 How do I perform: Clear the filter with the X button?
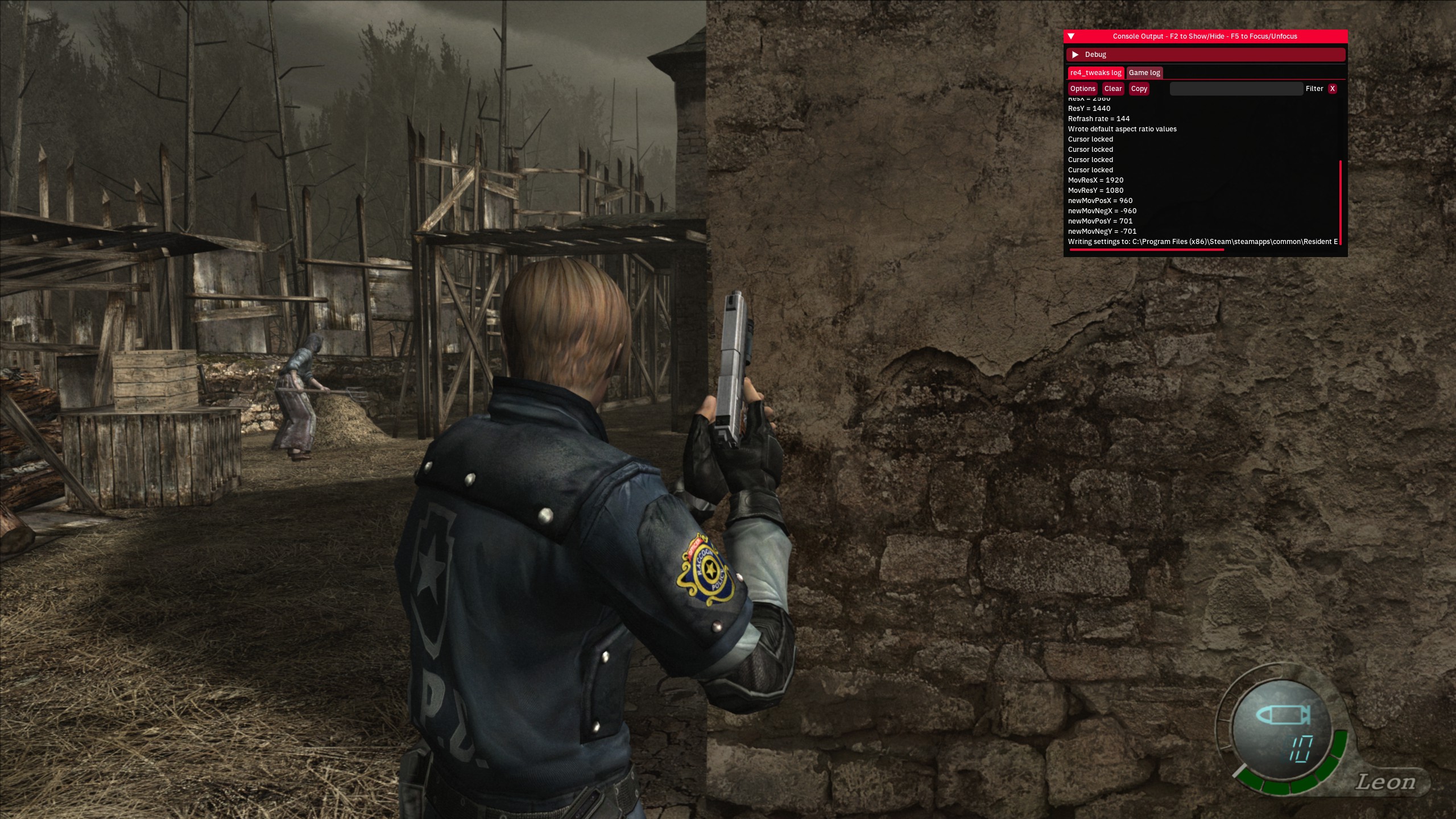1332,89
